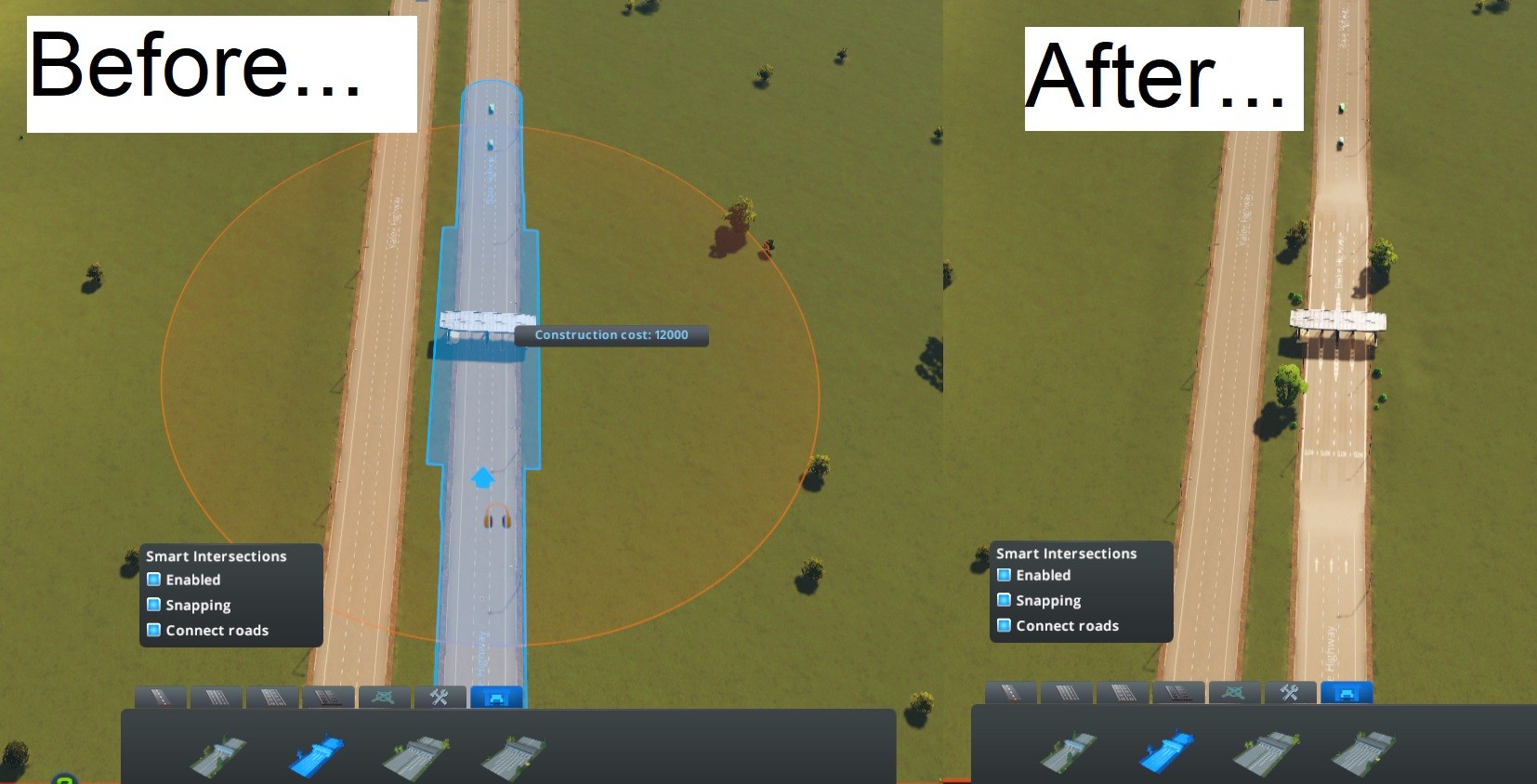Toggle the Snapping option in Smart Intersections
The height and width of the screenshot is (784, 1537).
pos(153,605)
